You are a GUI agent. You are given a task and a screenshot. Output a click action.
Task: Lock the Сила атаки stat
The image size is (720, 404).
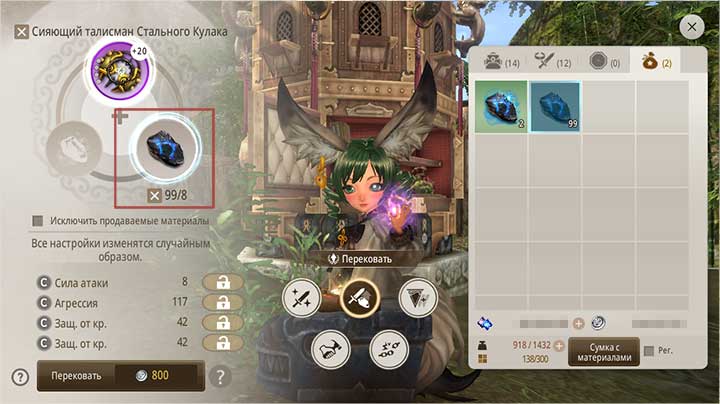(x=222, y=283)
